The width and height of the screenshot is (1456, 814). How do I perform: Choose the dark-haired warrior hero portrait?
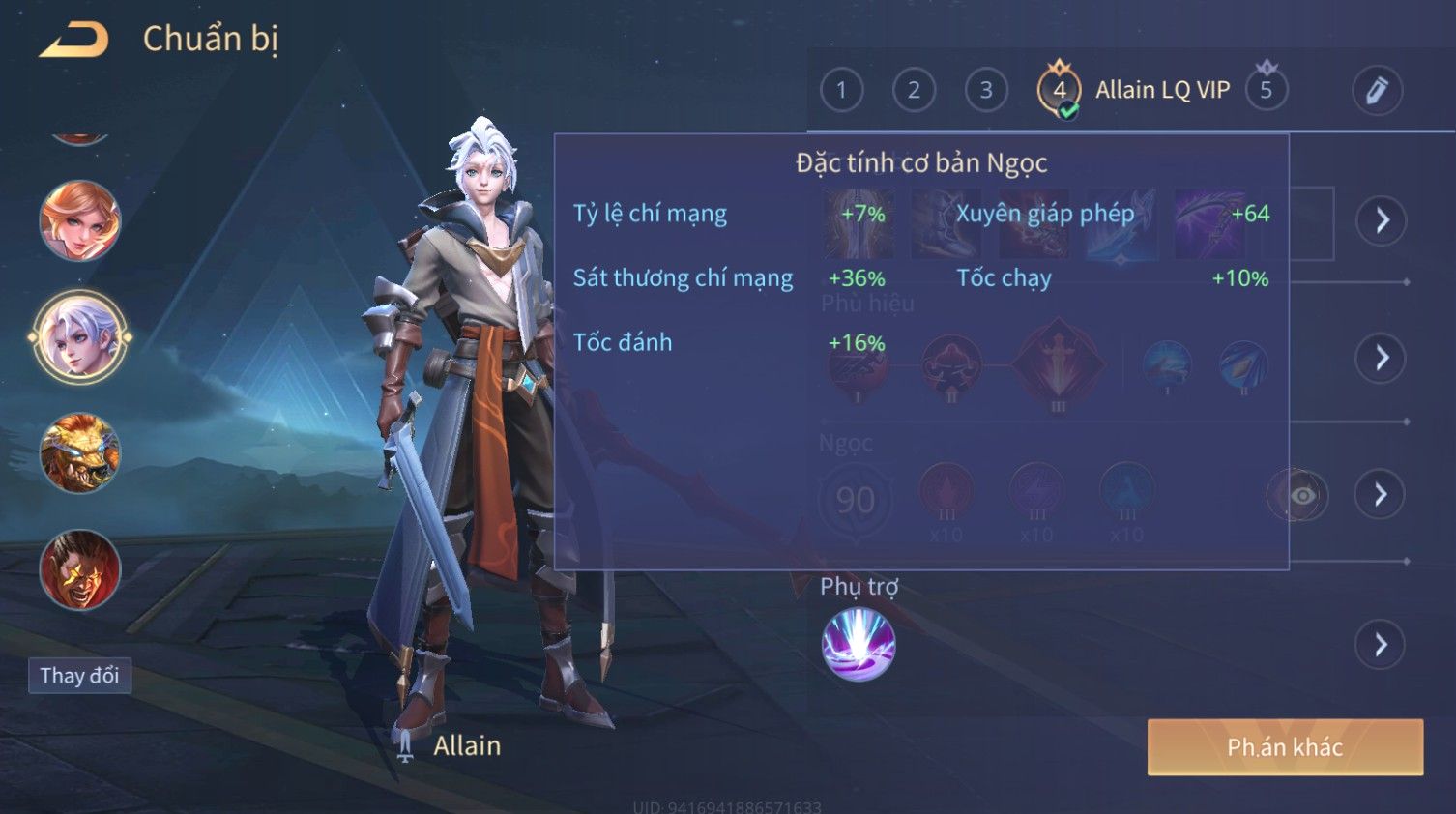click(x=80, y=569)
